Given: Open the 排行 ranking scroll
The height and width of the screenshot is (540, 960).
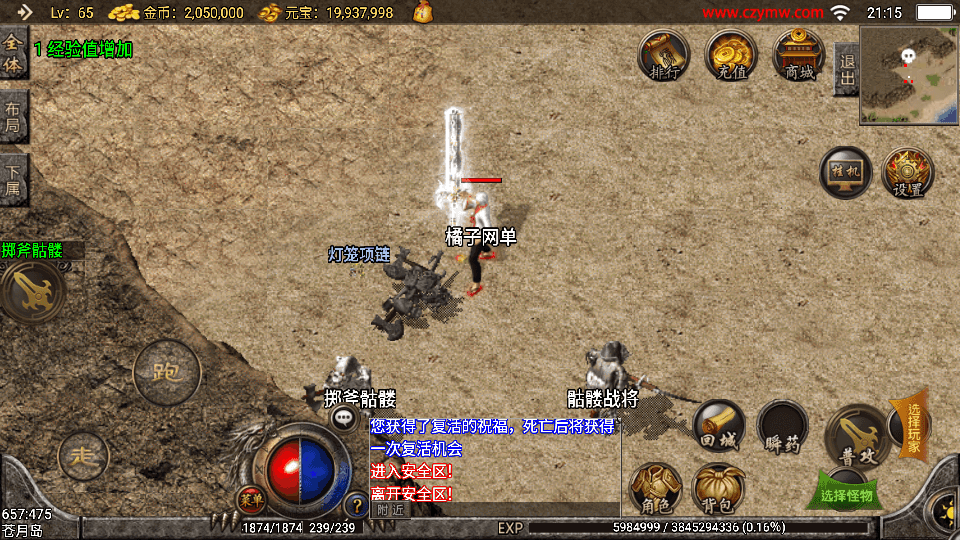Looking at the screenshot, I should (x=664, y=56).
